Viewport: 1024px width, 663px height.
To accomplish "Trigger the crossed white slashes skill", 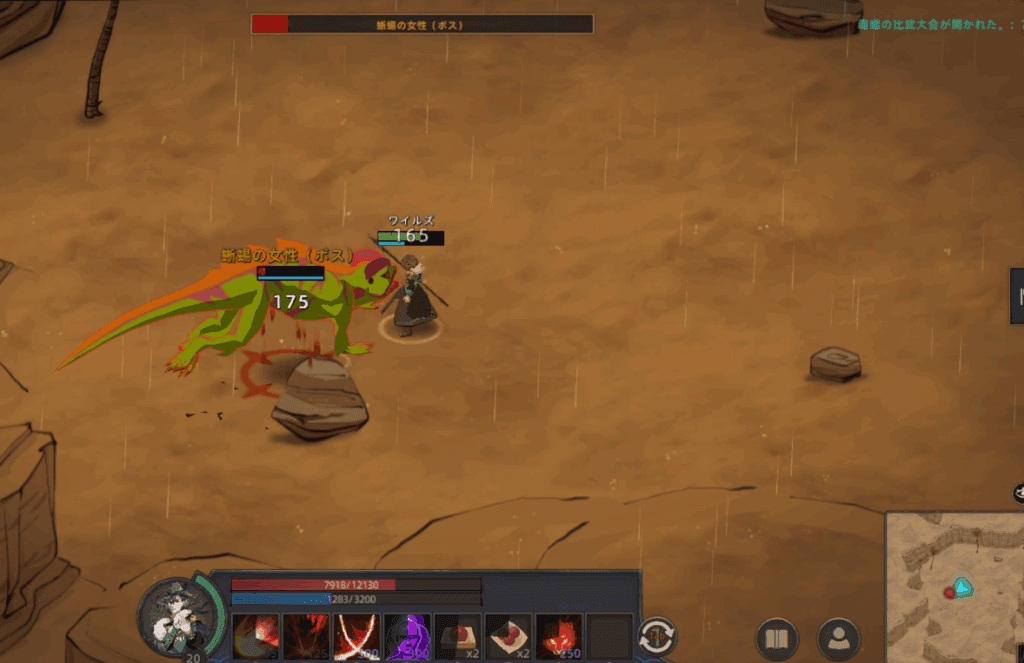I will pyautogui.click(x=357, y=637).
